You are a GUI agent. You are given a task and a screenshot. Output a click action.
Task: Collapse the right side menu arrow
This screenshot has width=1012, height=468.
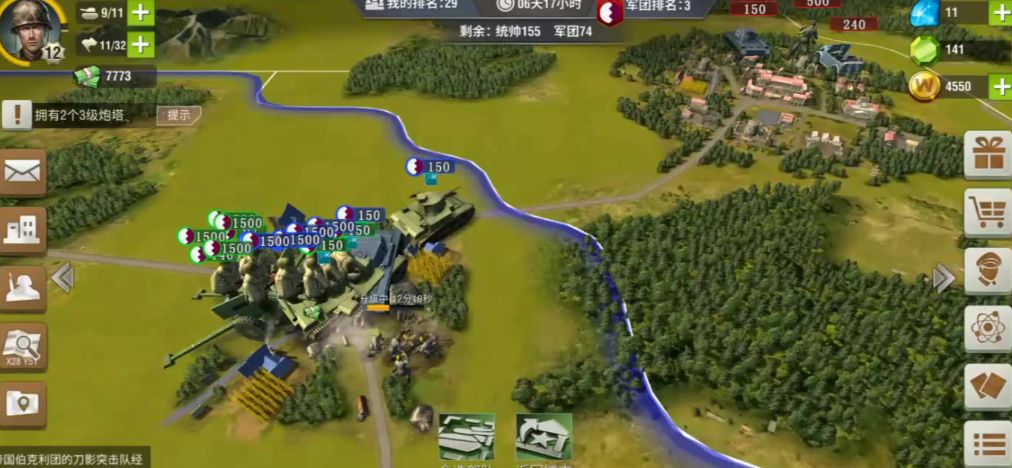(943, 277)
